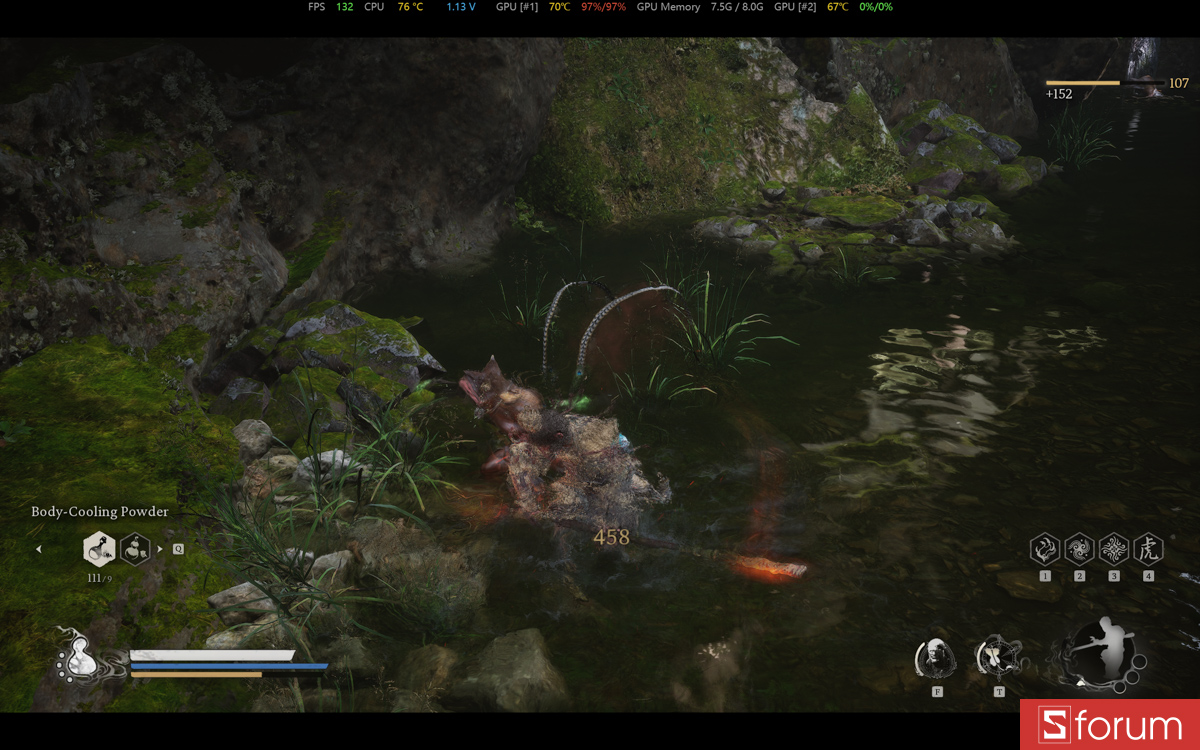This screenshot has width=1200, height=750.
Task: Trigger the tiger character transformation spell
Action: 1148,548
